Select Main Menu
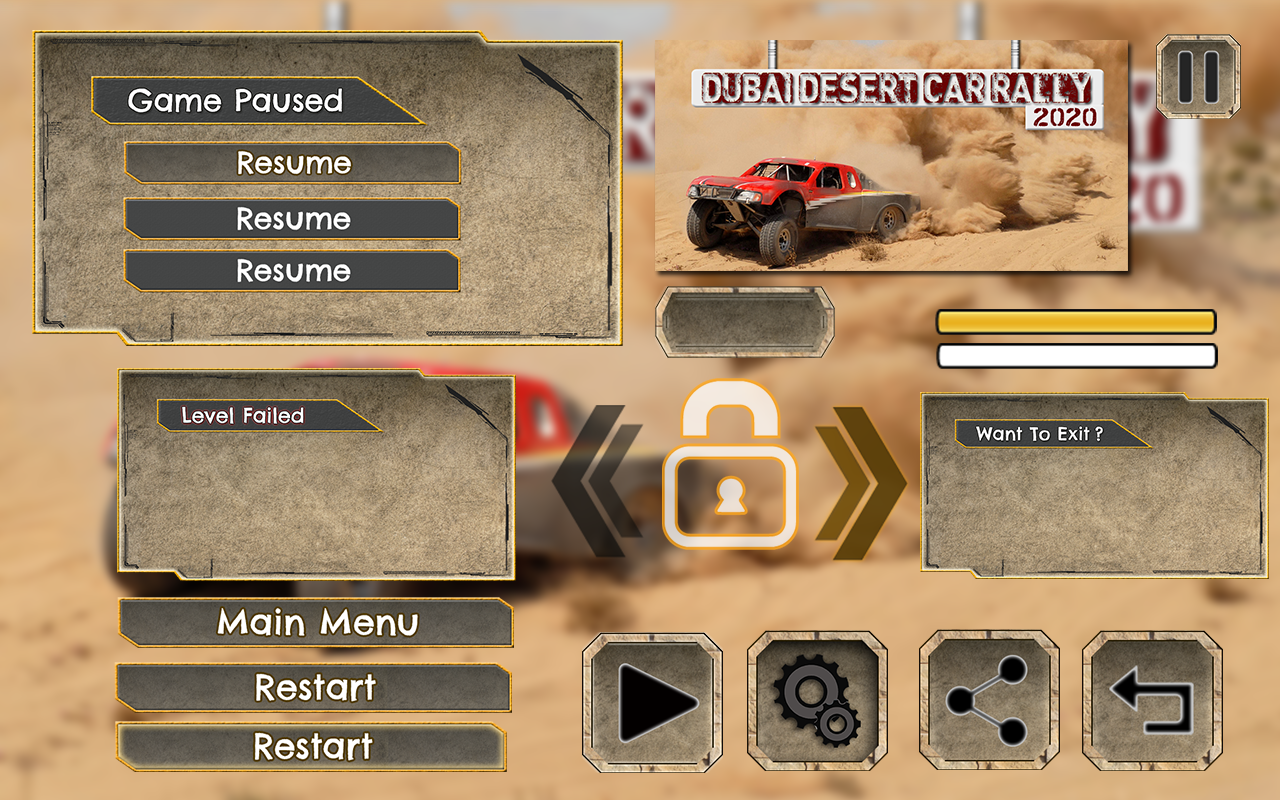This screenshot has width=1280, height=800. pyautogui.click(x=316, y=624)
